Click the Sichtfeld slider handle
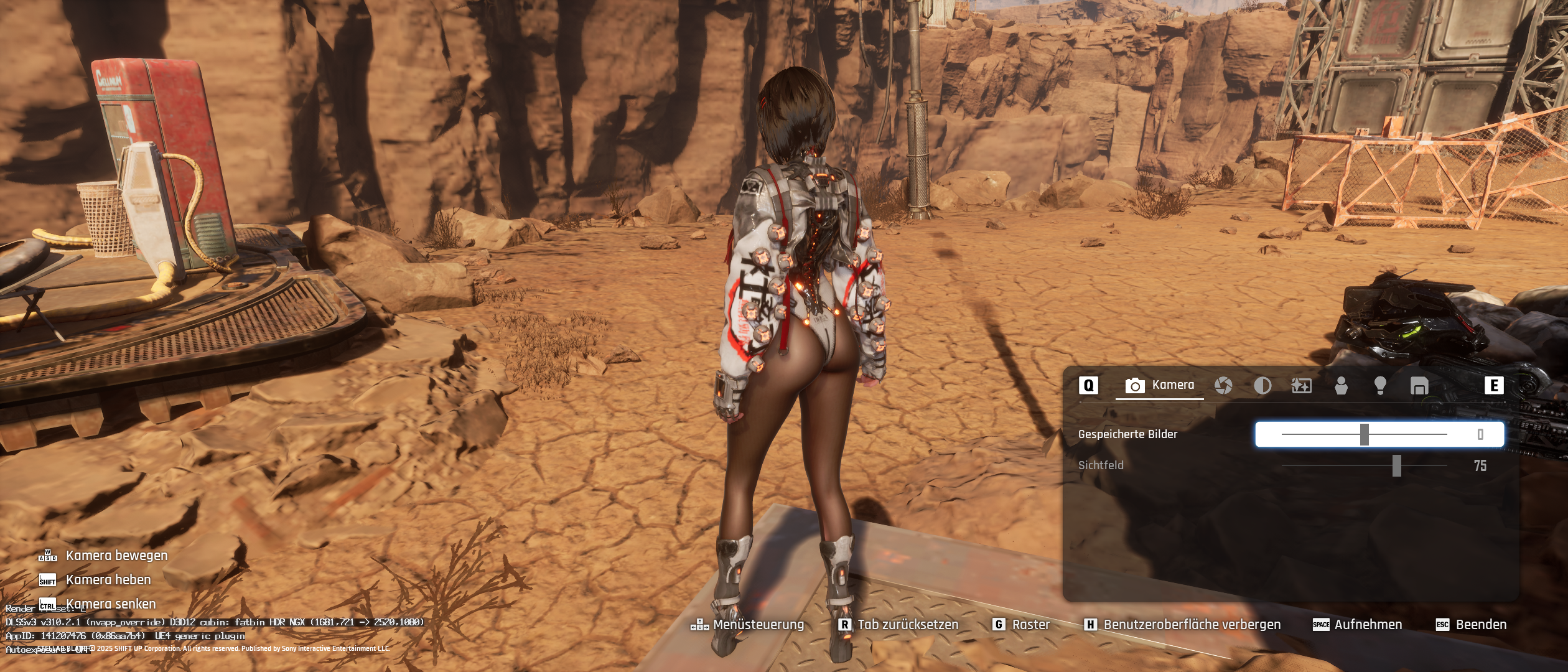1568x672 pixels. [1397, 465]
